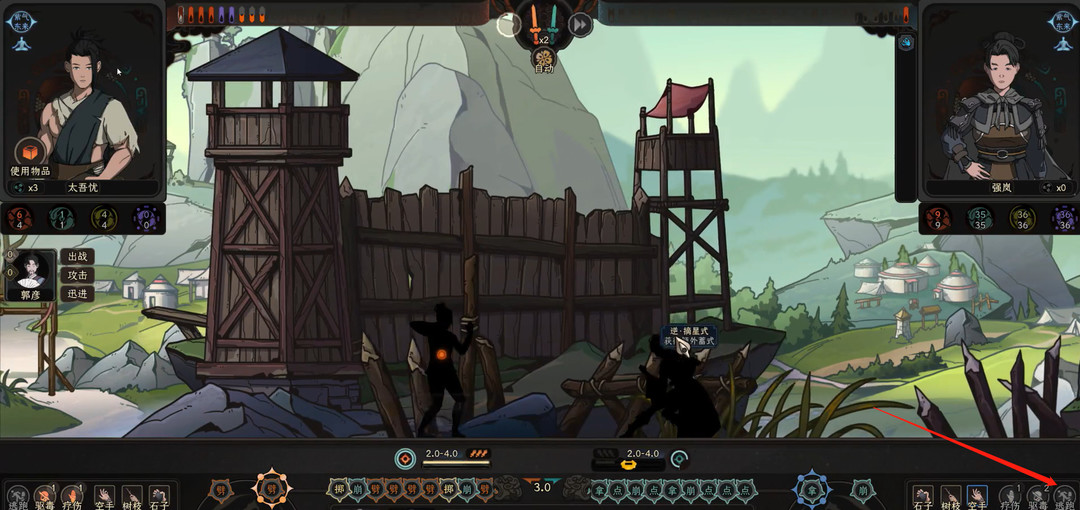Click the 逃跑 flee icon the red arrow points to

click(x=1065, y=497)
